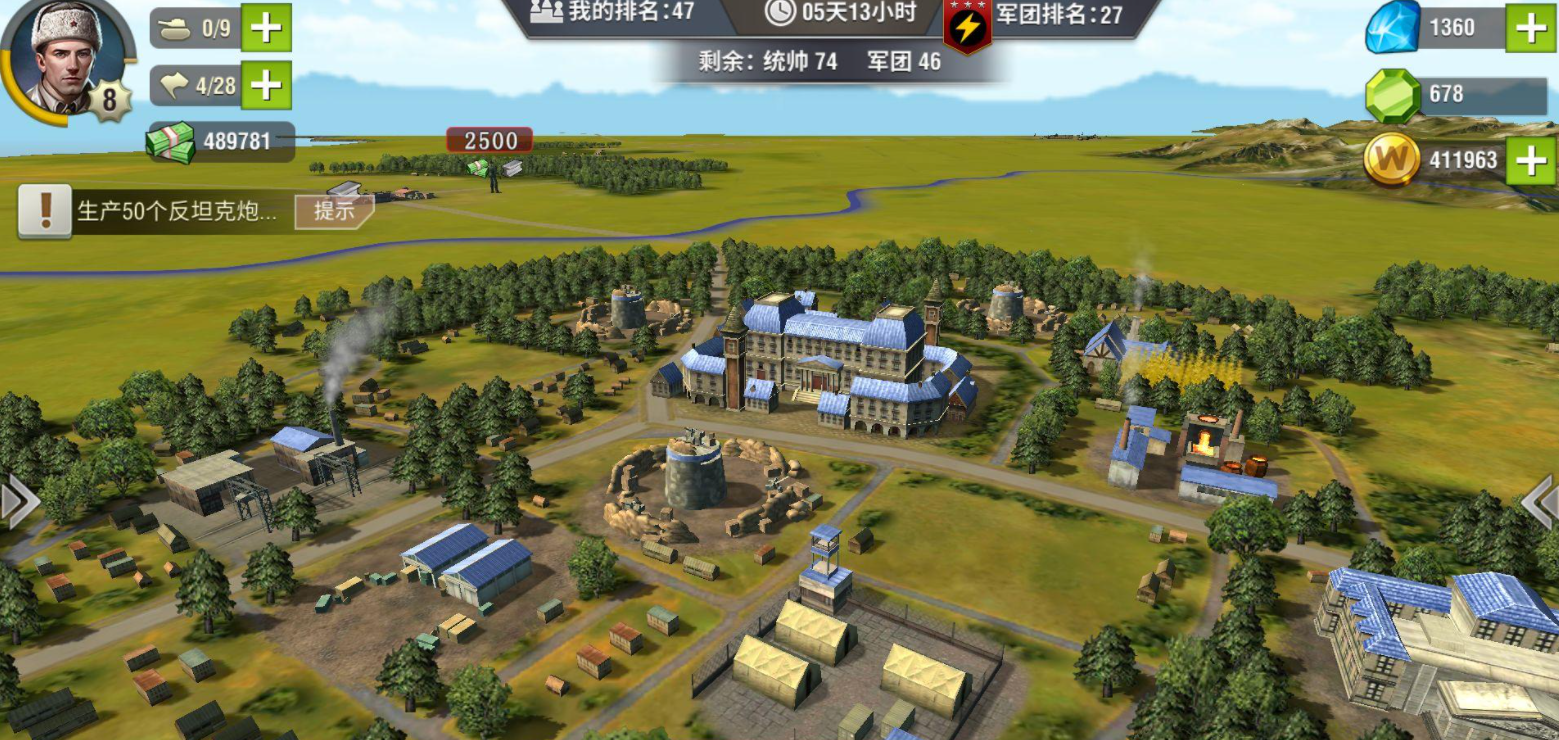Screen dimensions: 1559x740
Task: Add more tank slots with plus button
Action: pyautogui.click(x=266, y=27)
